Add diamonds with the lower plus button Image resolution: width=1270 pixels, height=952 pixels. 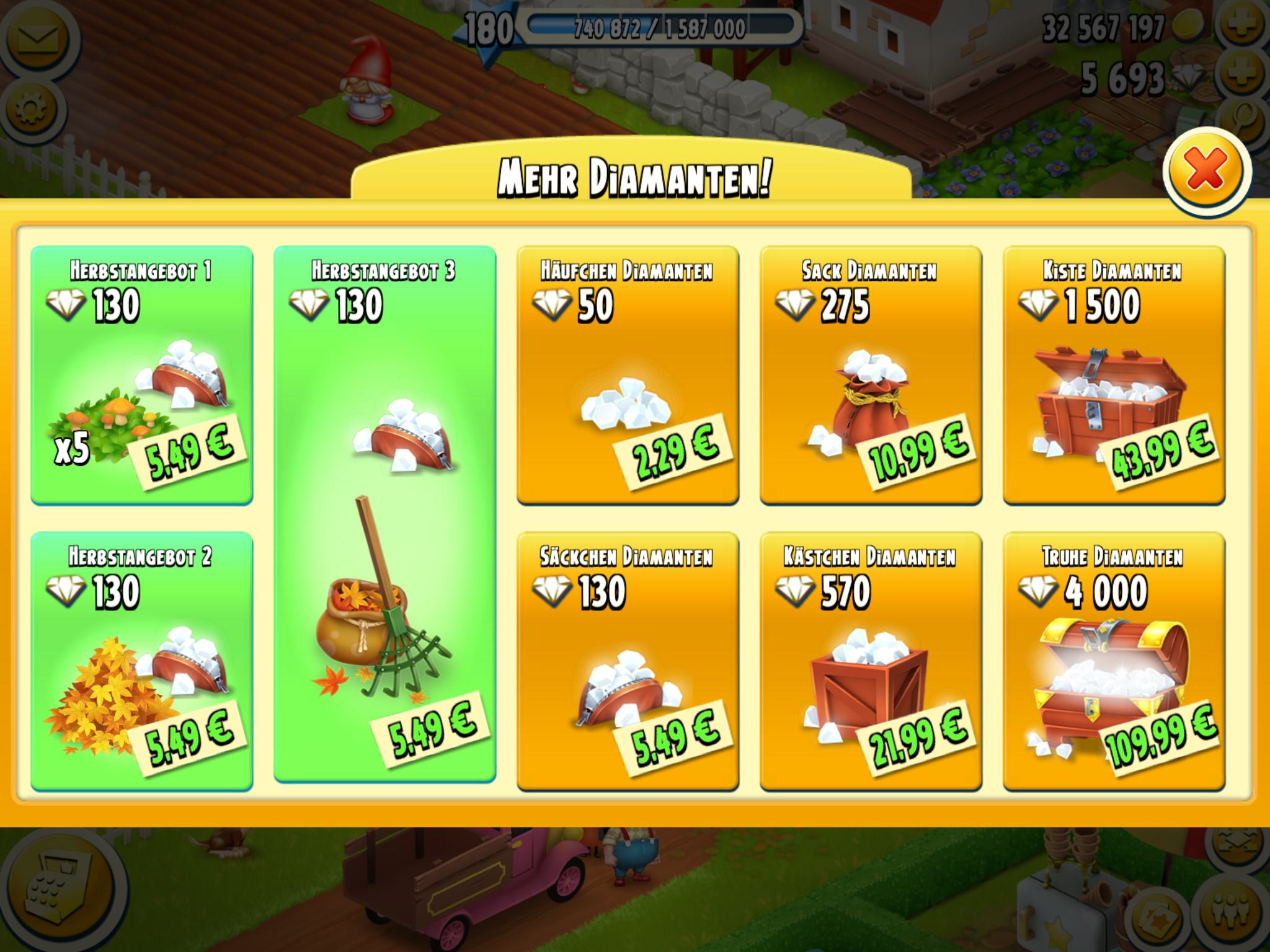1243,76
